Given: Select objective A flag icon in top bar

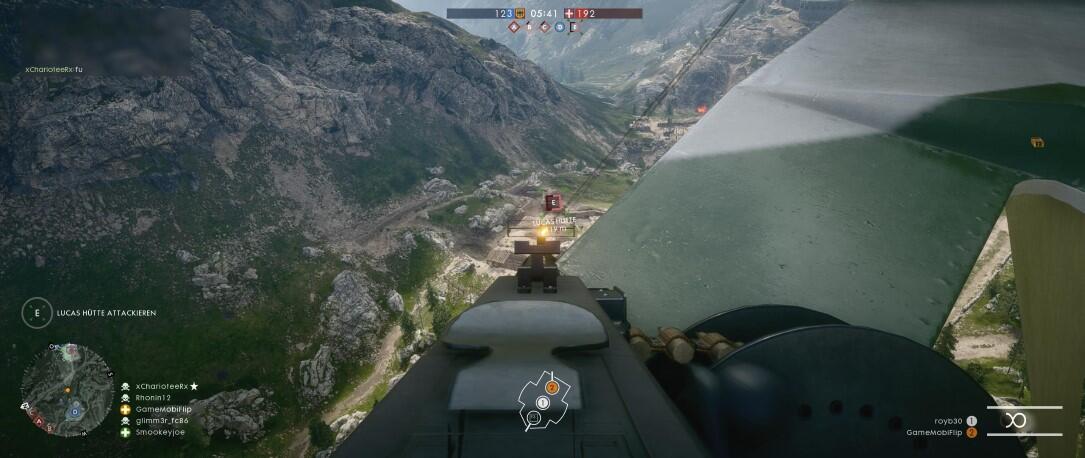Looking at the screenshot, I should click(x=514, y=28).
